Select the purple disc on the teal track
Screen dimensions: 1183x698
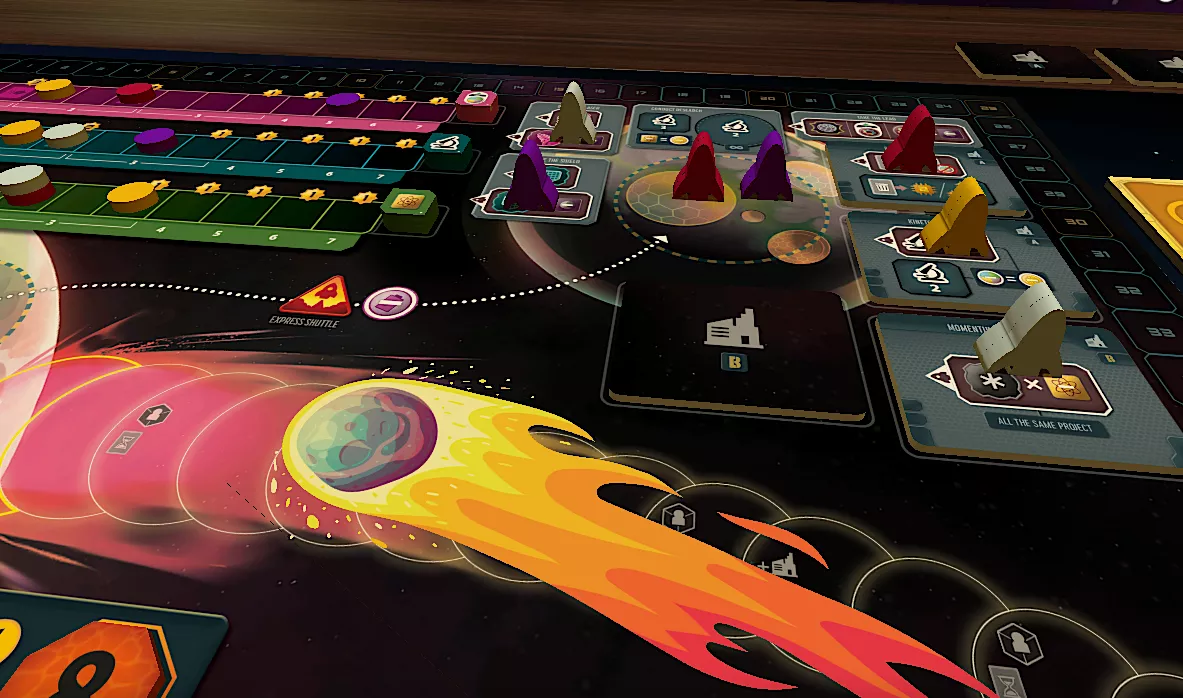(x=155, y=139)
